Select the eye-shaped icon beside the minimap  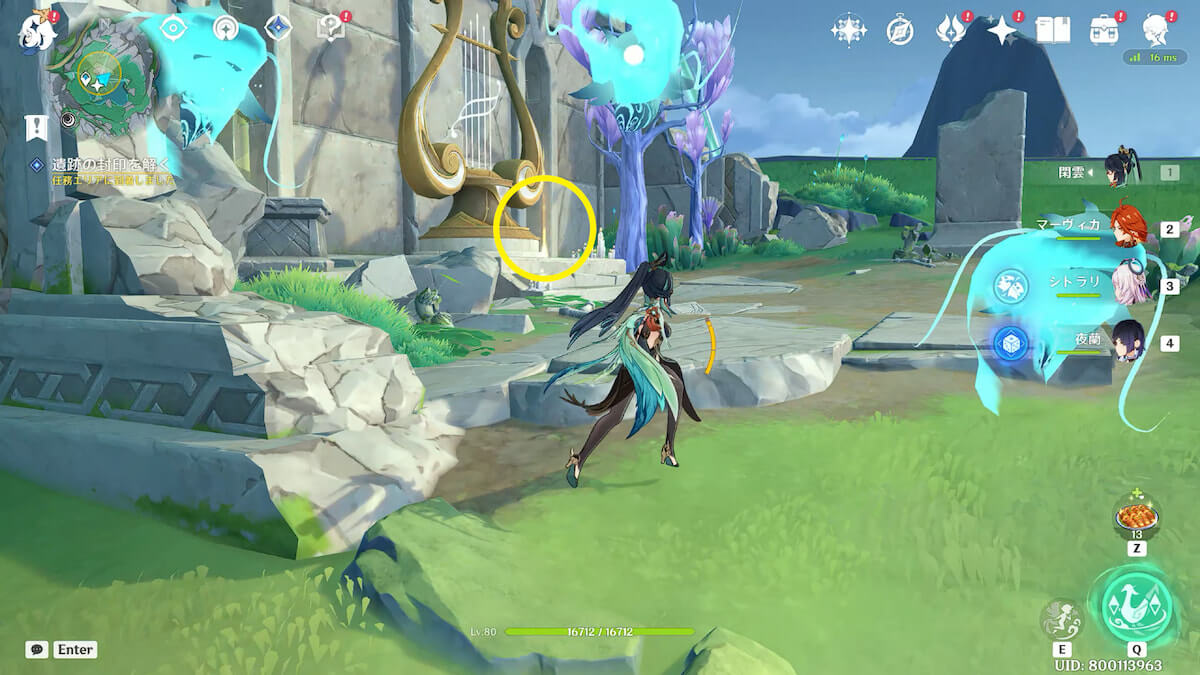point(174,28)
